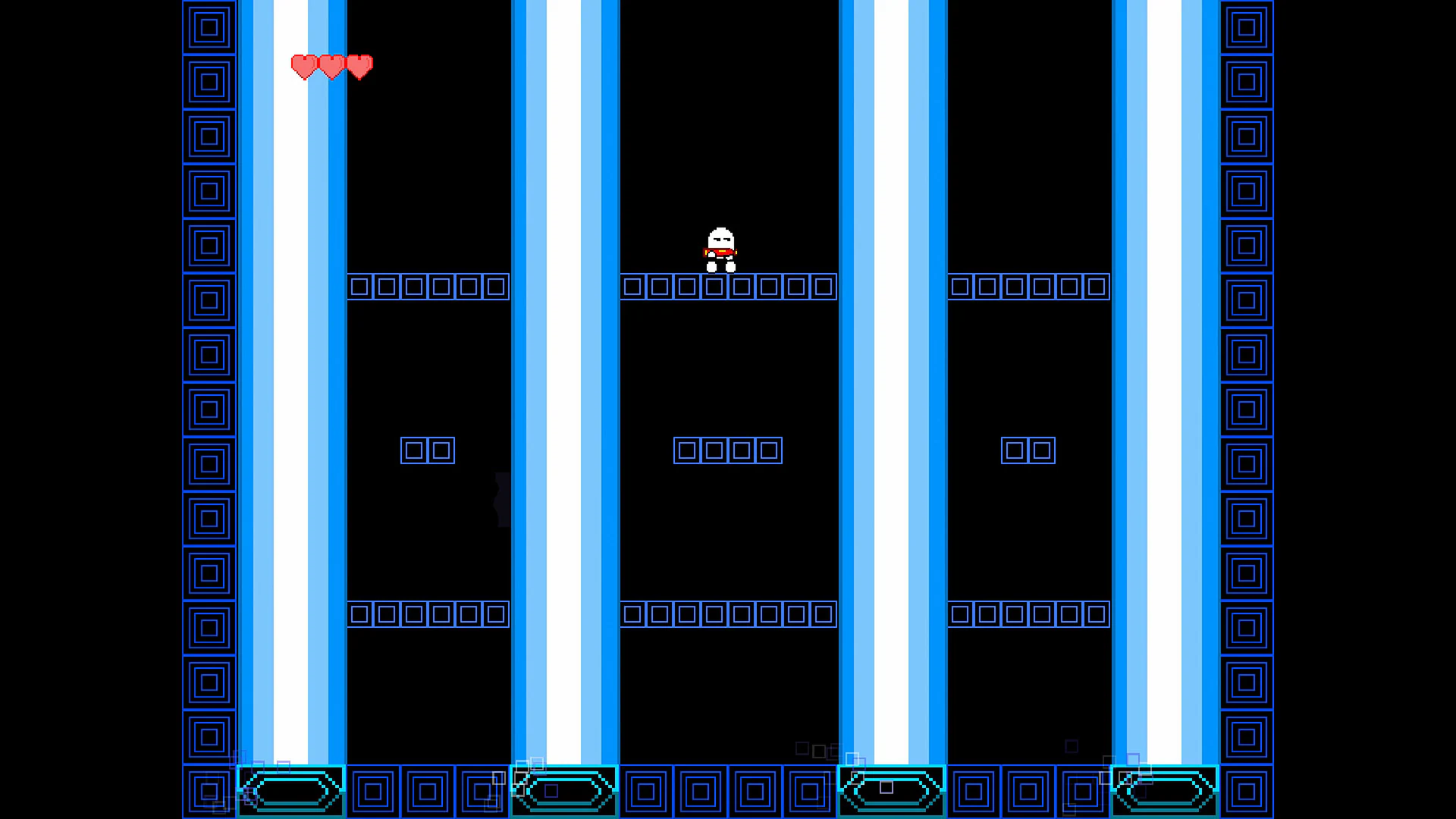Viewport: 1456px width, 819px height.
Task: Click the middle heart of the health meter
Action: [x=331, y=67]
